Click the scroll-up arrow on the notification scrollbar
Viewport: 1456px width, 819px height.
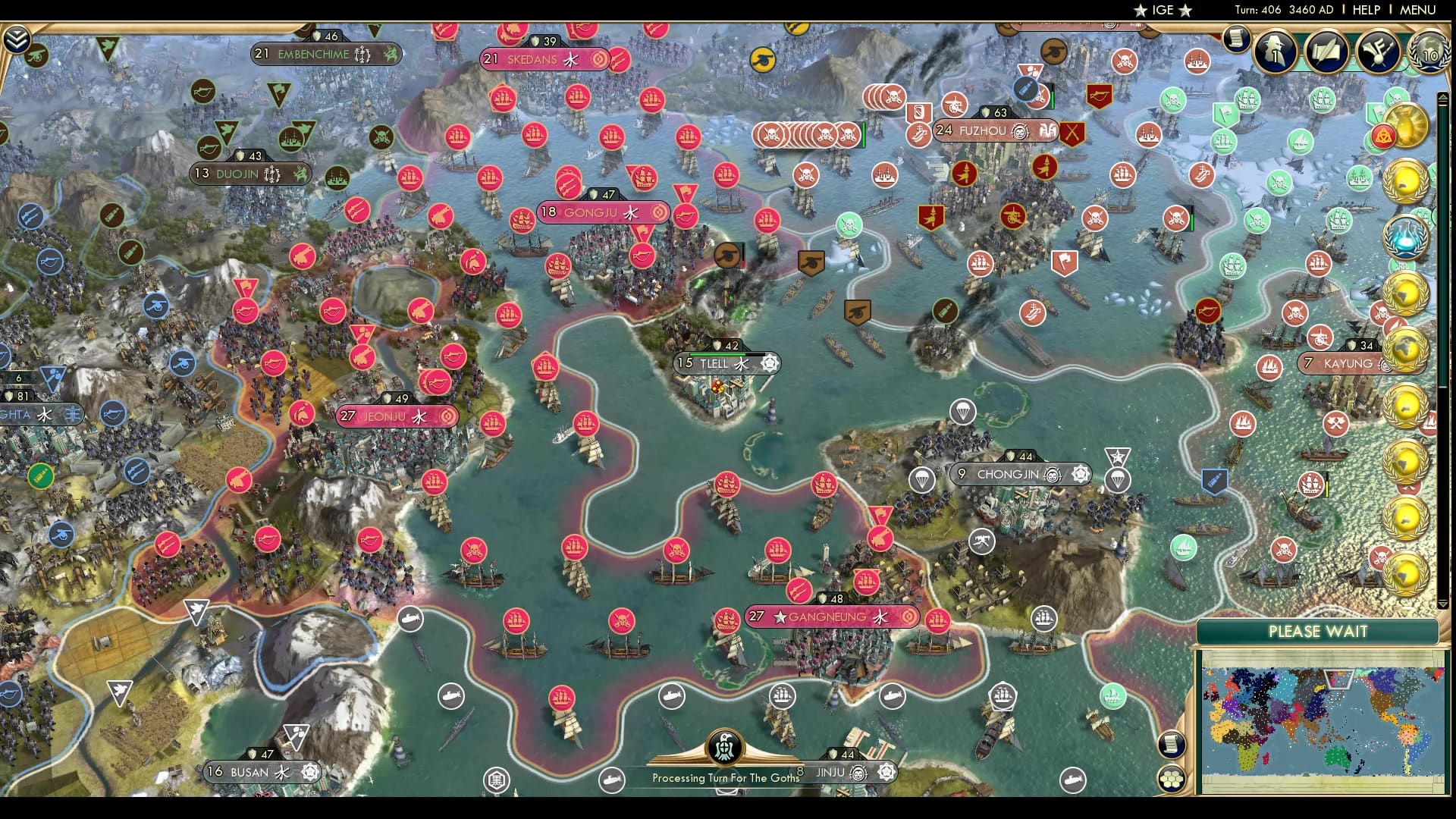pyautogui.click(x=1442, y=97)
